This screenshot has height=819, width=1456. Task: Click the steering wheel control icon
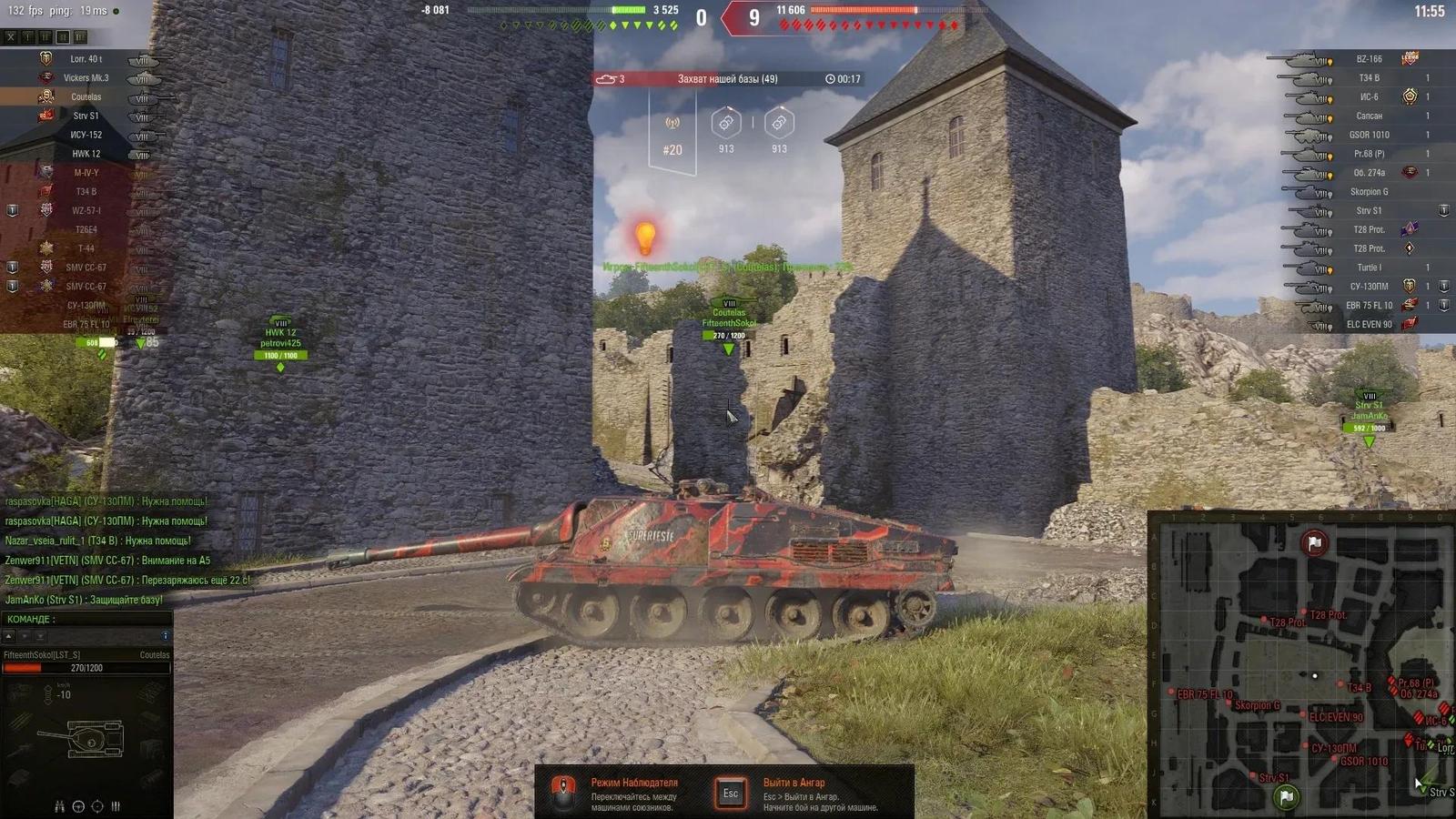(78, 804)
